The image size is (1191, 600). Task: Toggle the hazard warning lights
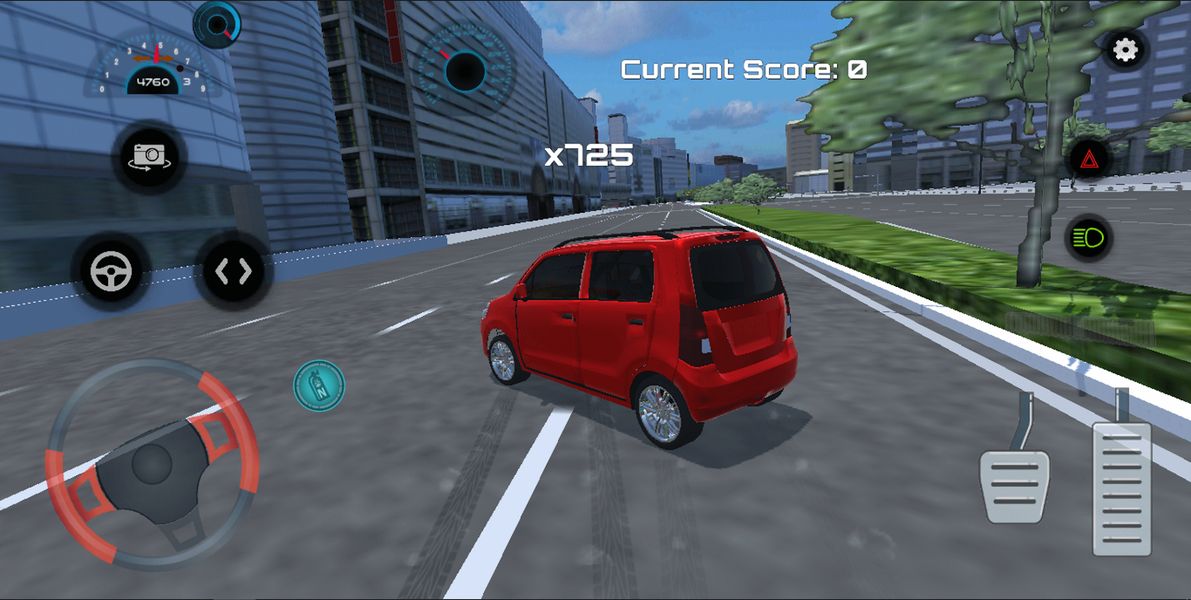click(x=1088, y=159)
